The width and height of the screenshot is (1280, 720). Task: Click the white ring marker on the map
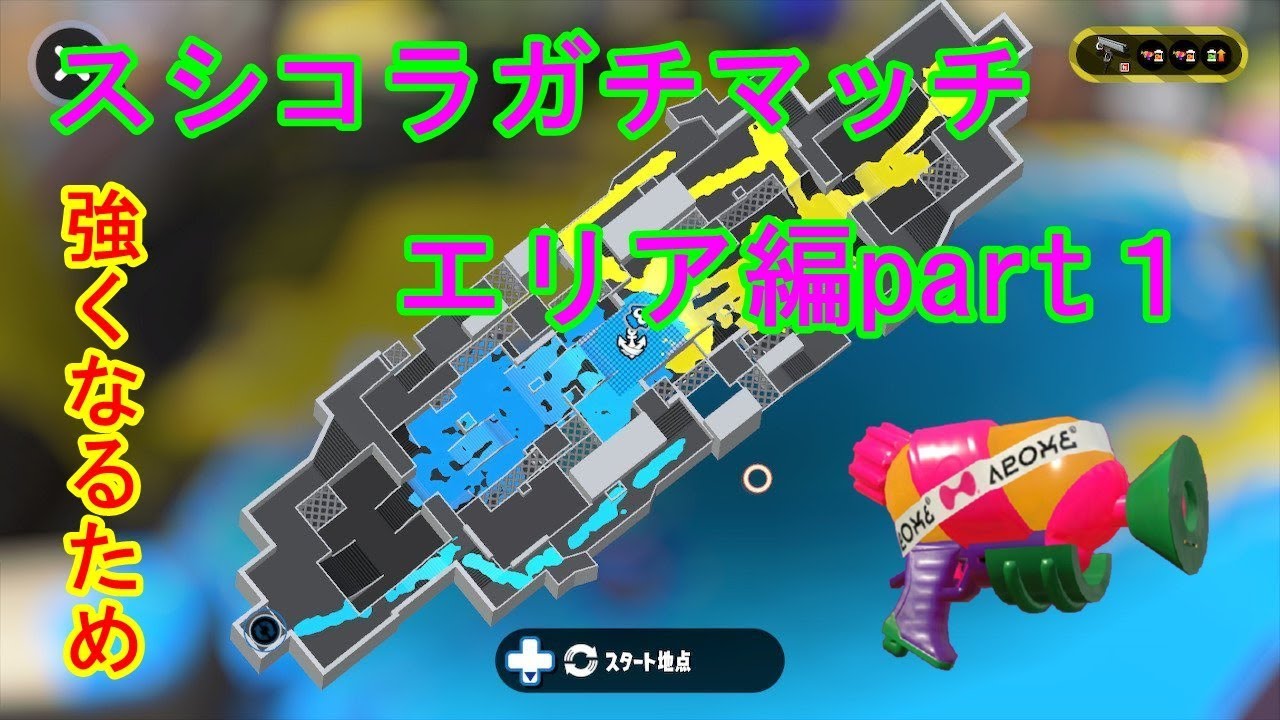tap(757, 480)
